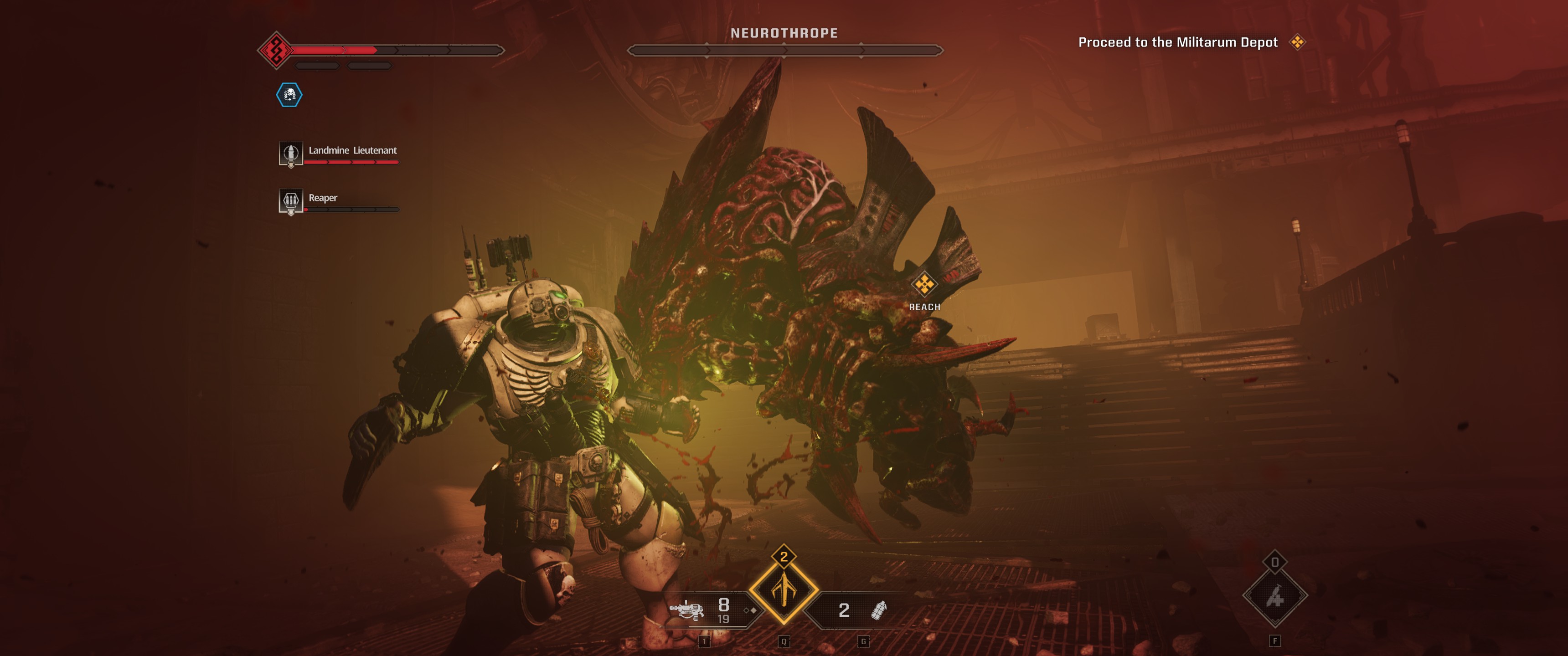Select the blue hexagon status icon

click(x=289, y=95)
